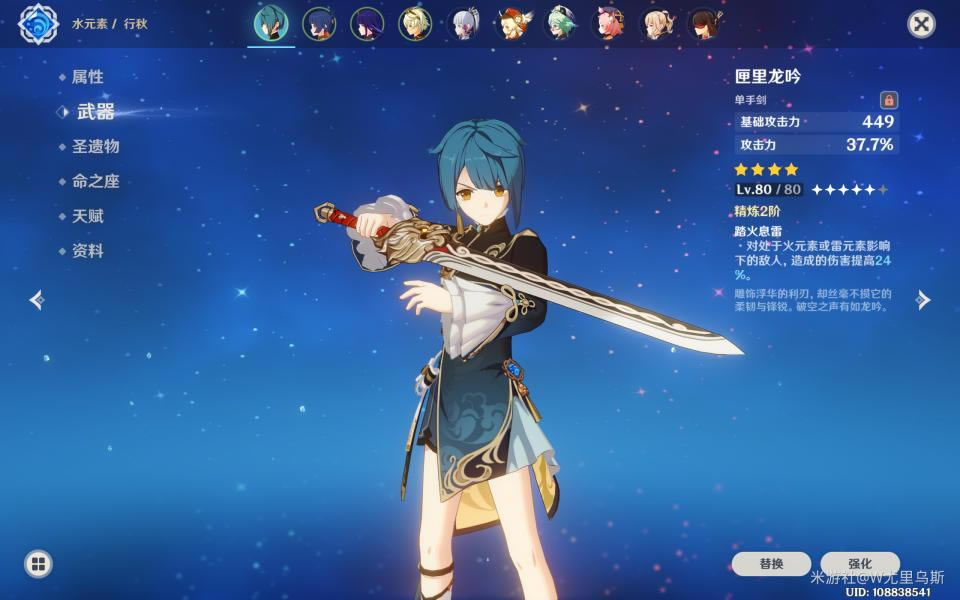The height and width of the screenshot is (600, 960).
Task: Choose the red-hatted Klee portrait
Action: [x=513, y=24]
